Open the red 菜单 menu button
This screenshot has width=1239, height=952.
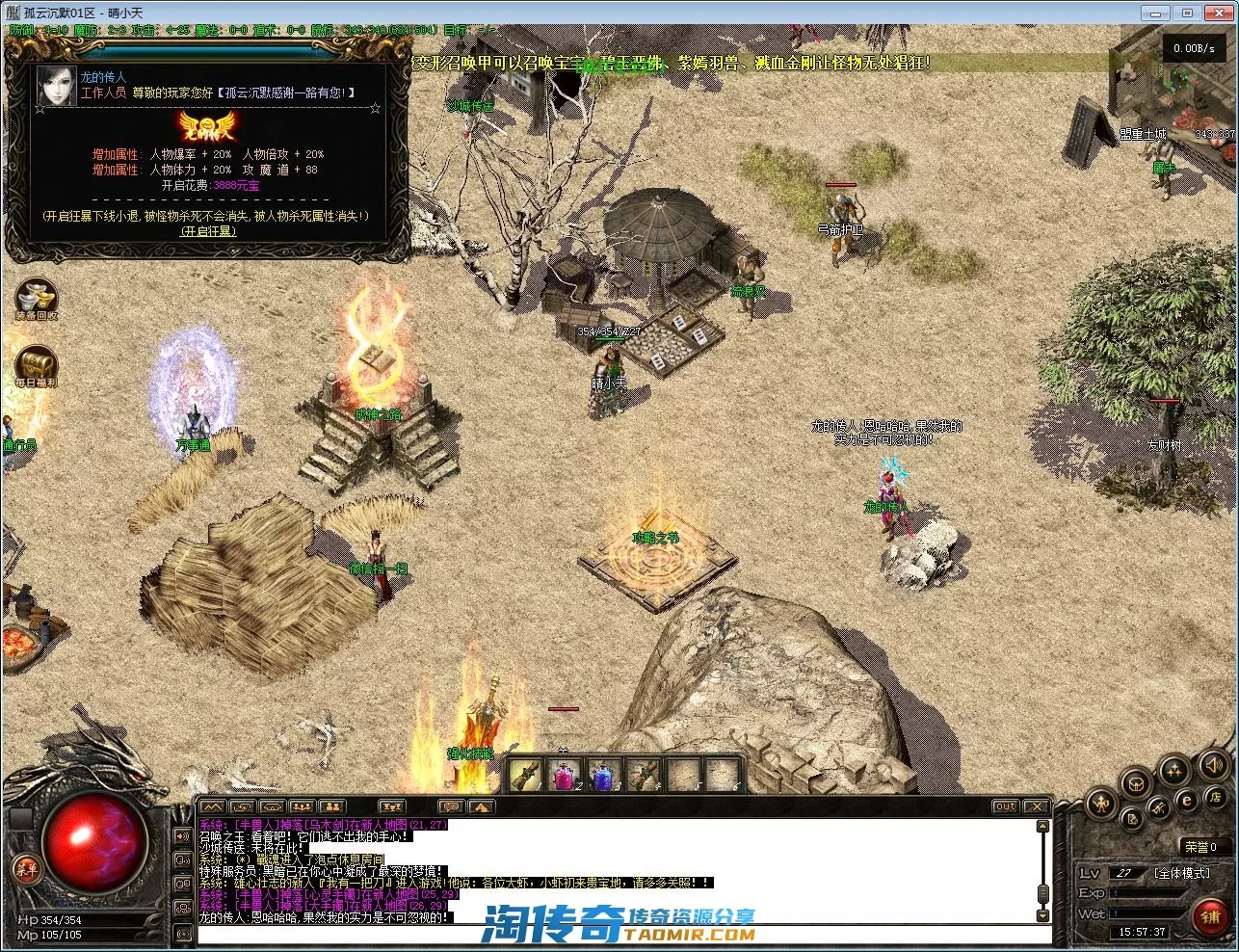pos(26,869)
